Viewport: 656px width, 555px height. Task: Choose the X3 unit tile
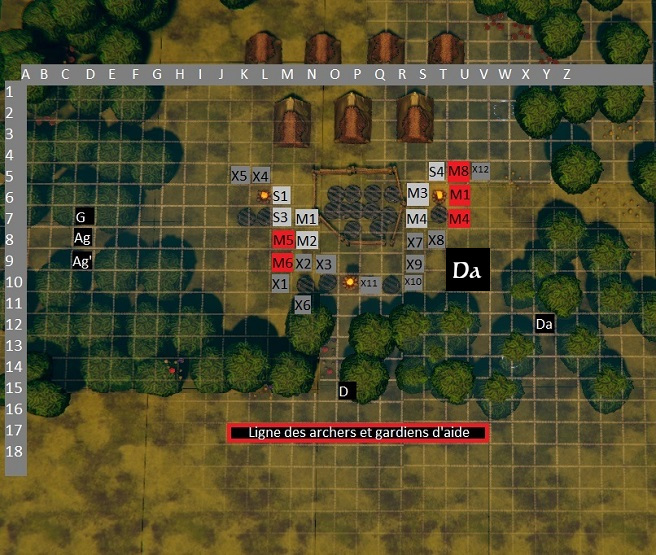pyautogui.click(x=324, y=264)
